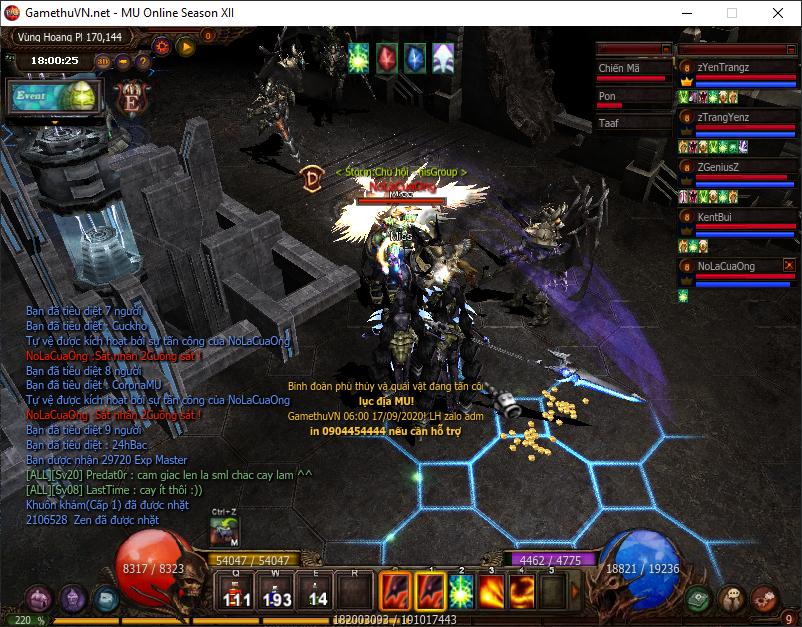This screenshot has width=802, height=627.
Task: Use the E item slot with 14
Action: click(316, 592)
